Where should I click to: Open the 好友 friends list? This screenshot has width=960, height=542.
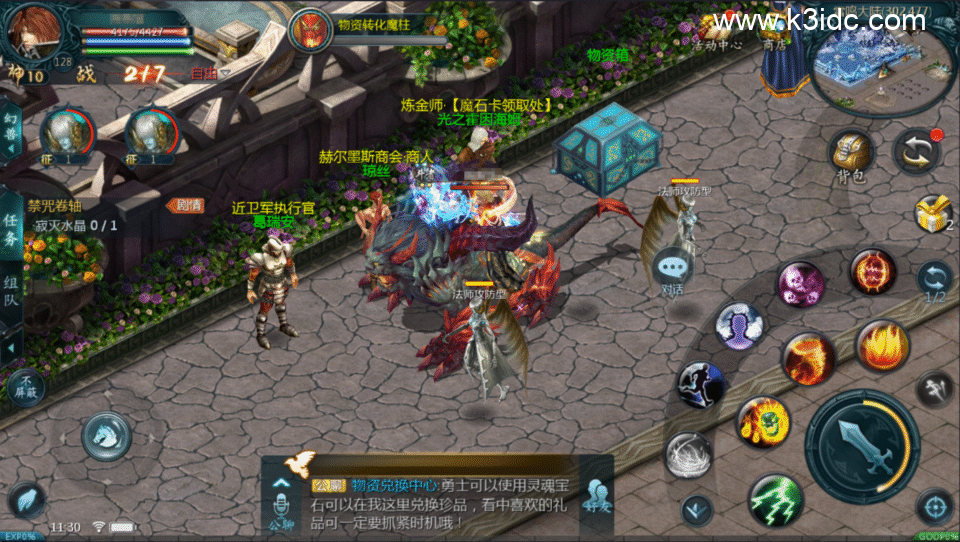click(598, 497)
